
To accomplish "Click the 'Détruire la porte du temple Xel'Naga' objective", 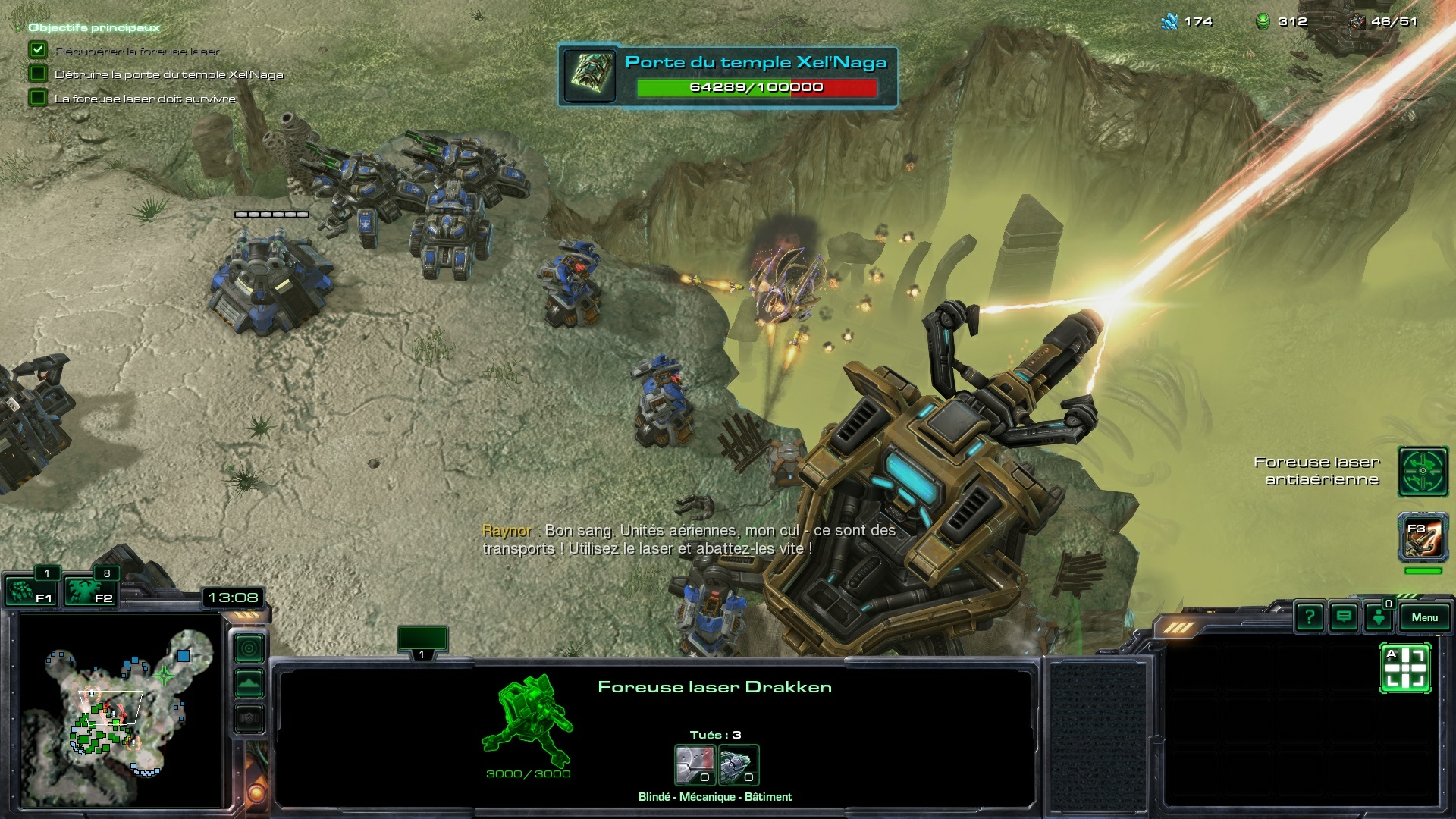I will [168, 74].
